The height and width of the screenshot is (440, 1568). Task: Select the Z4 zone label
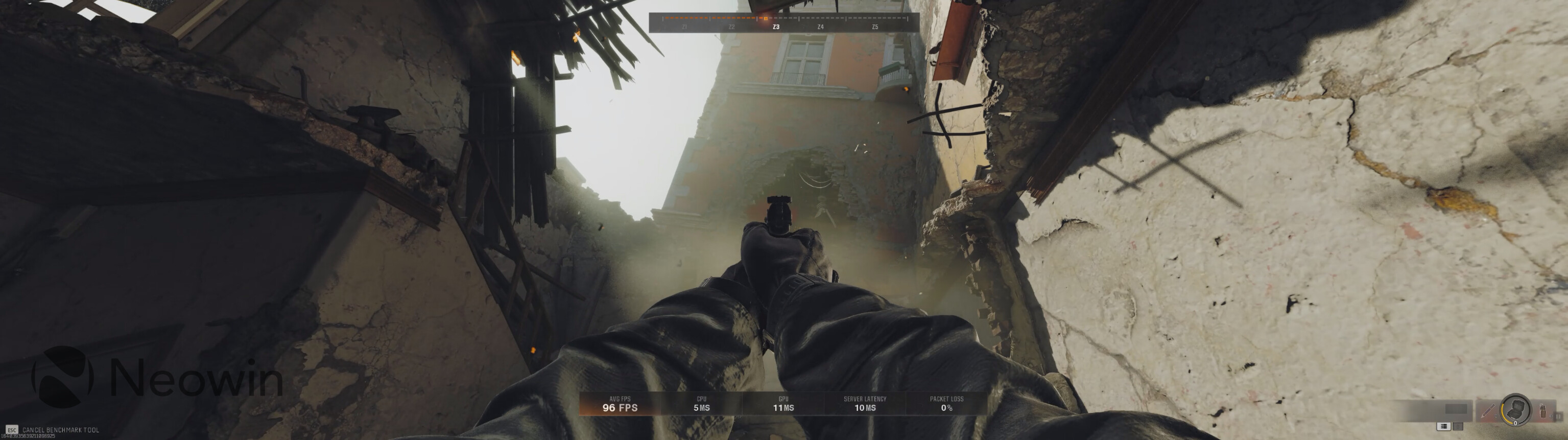(821, 27)
